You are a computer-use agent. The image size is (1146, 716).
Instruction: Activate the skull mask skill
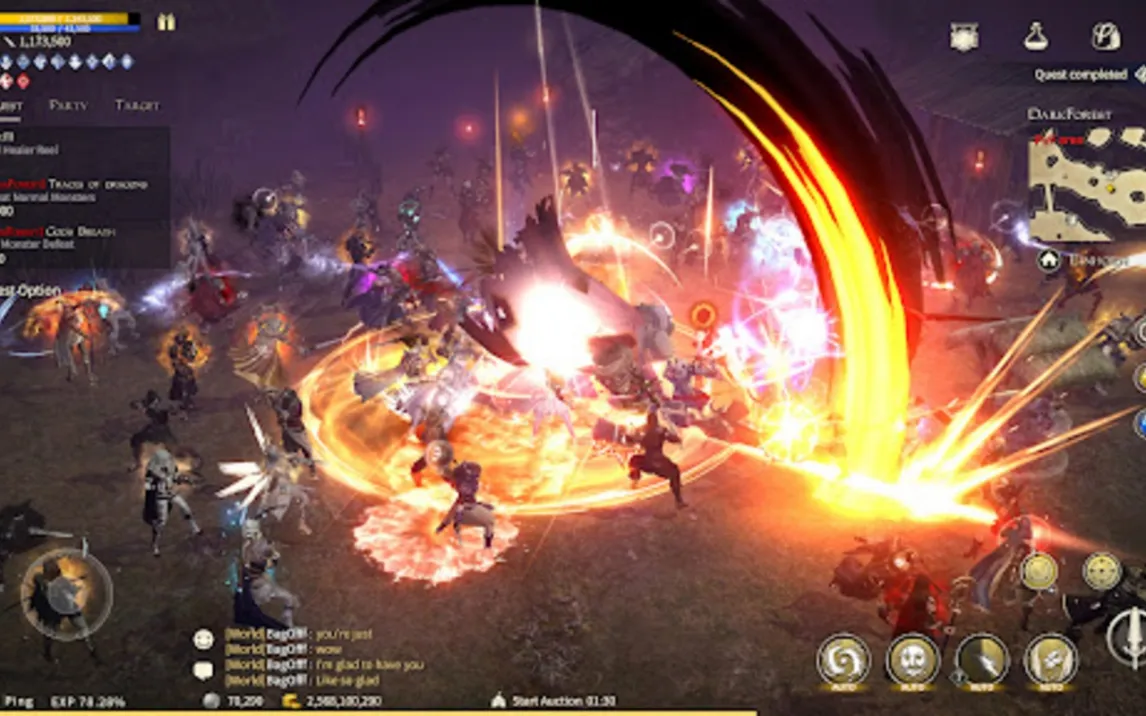(x=913, y=660)
